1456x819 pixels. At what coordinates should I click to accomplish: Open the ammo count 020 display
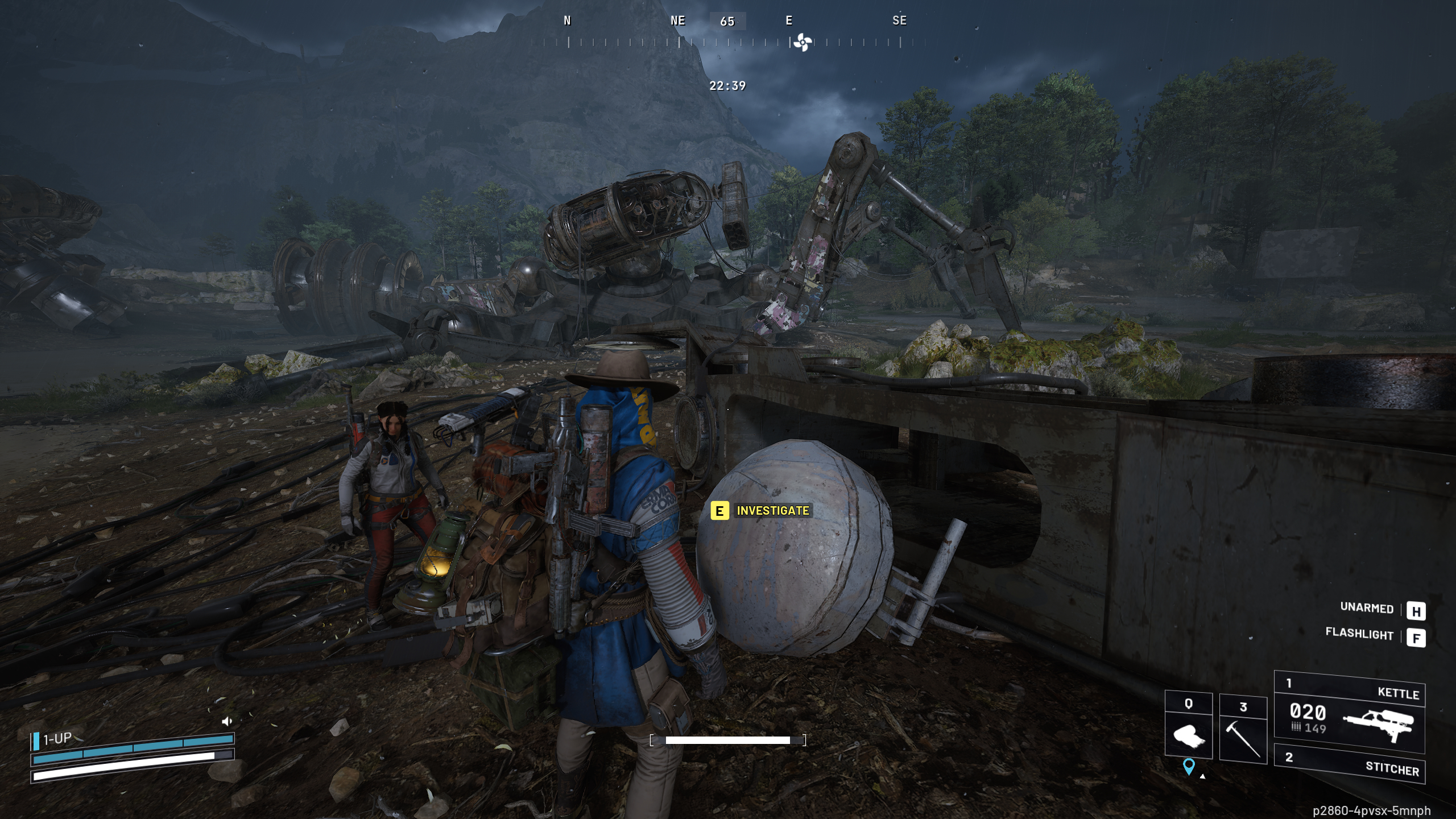click(1308, 712)
